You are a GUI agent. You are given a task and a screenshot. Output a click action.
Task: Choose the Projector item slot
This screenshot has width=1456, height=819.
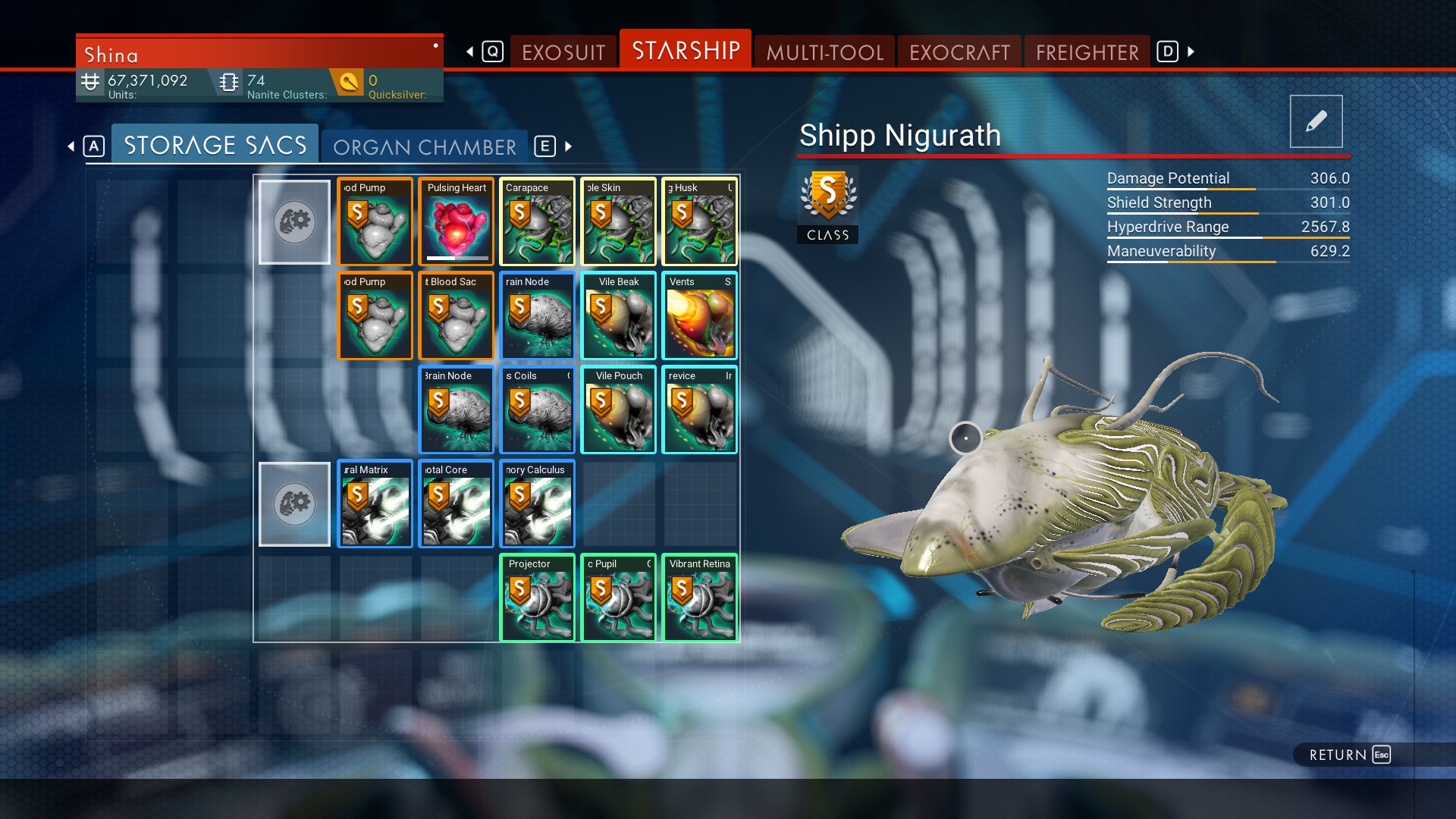point(538,598)
